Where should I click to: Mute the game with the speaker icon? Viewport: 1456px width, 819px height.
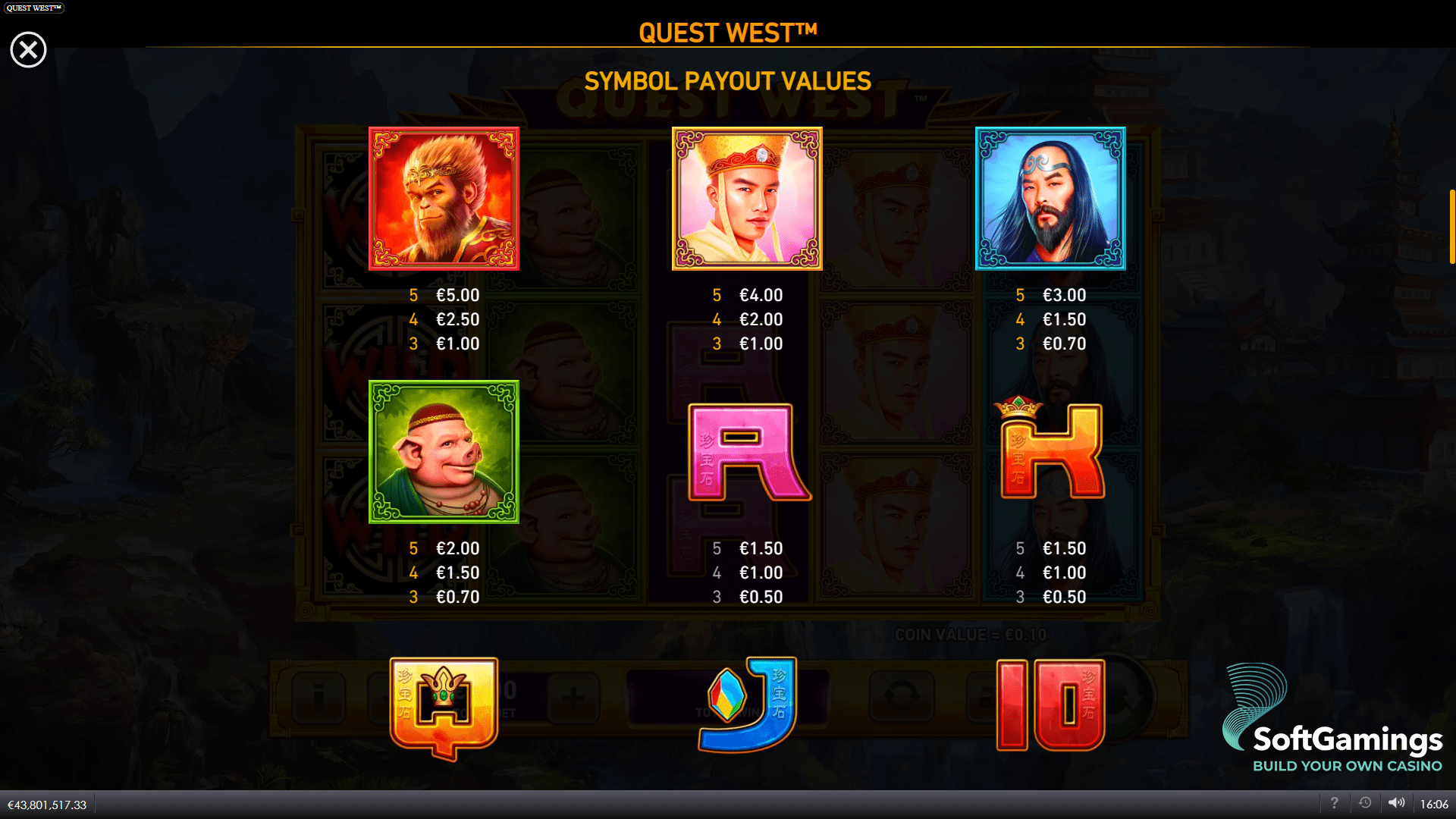1398,802
